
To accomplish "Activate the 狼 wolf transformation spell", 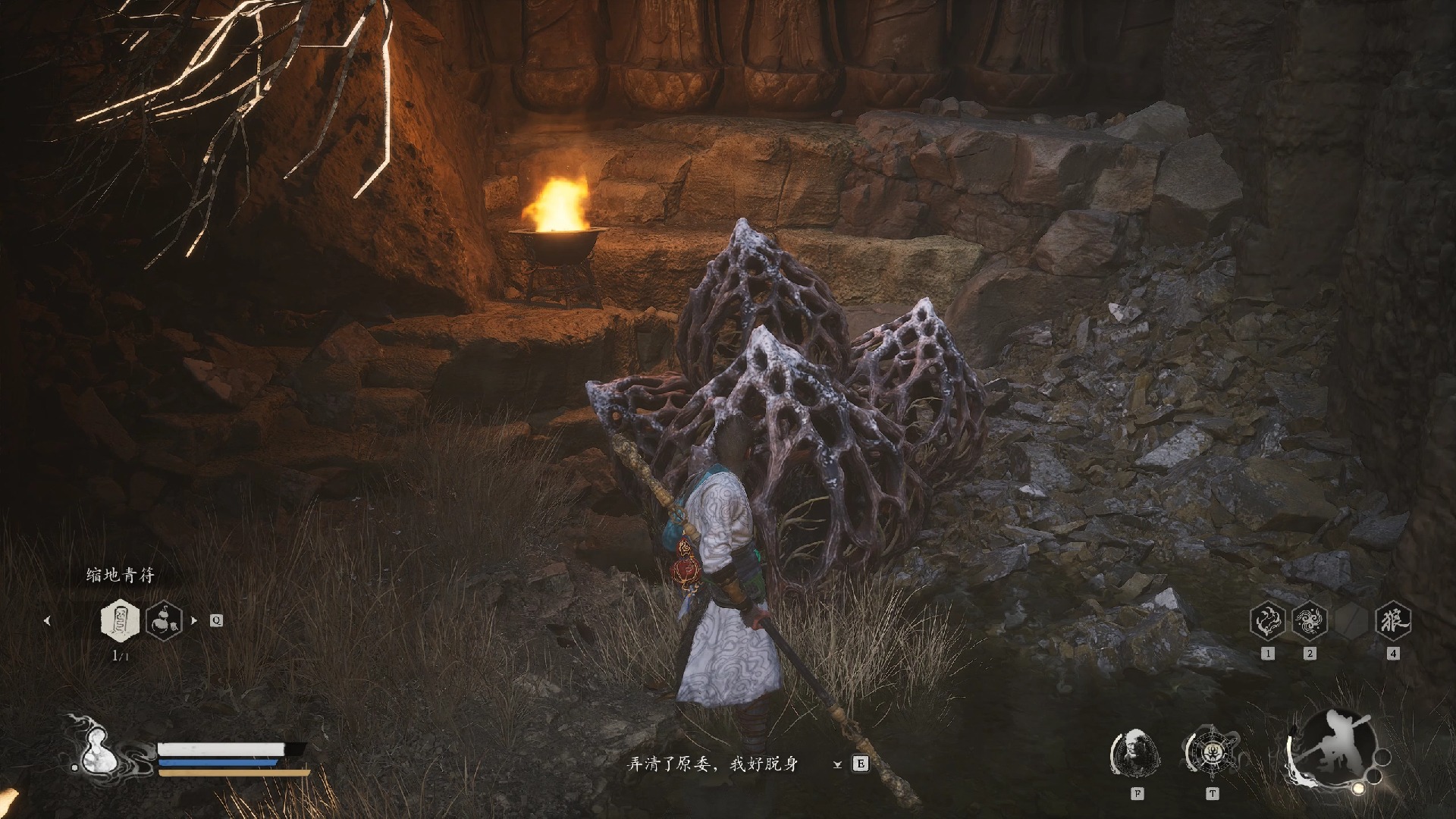I will coord(1392,620).
